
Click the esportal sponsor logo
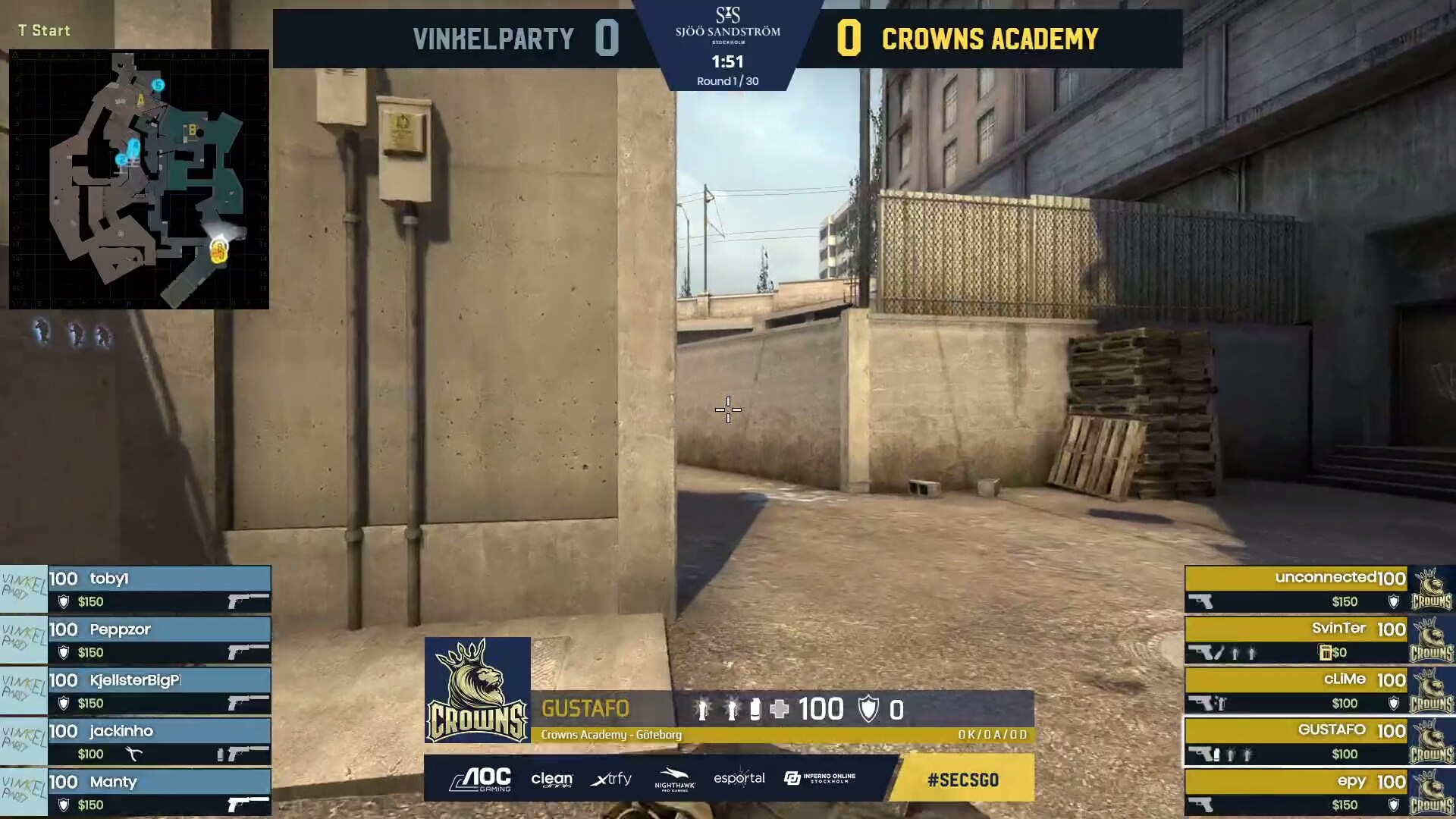tap(739, 779)
